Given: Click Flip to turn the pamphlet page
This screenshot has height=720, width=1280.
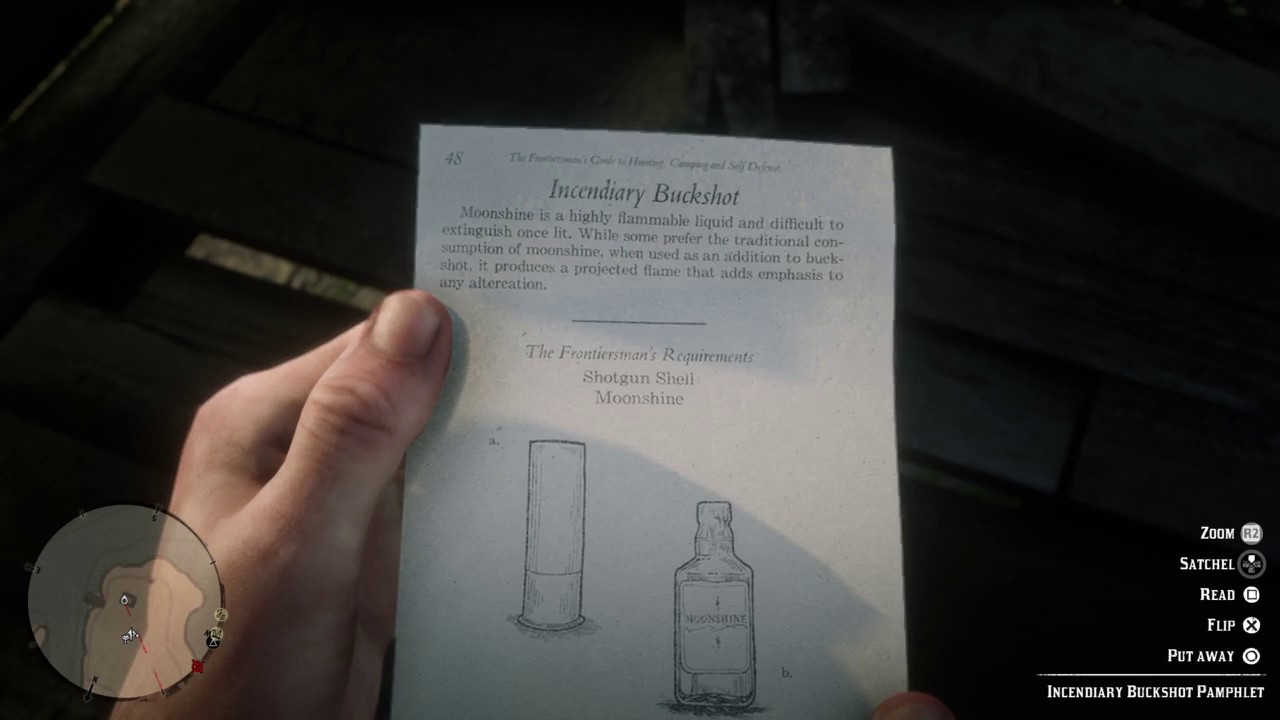Looking at the screenshot, I should pos(1220,625).
